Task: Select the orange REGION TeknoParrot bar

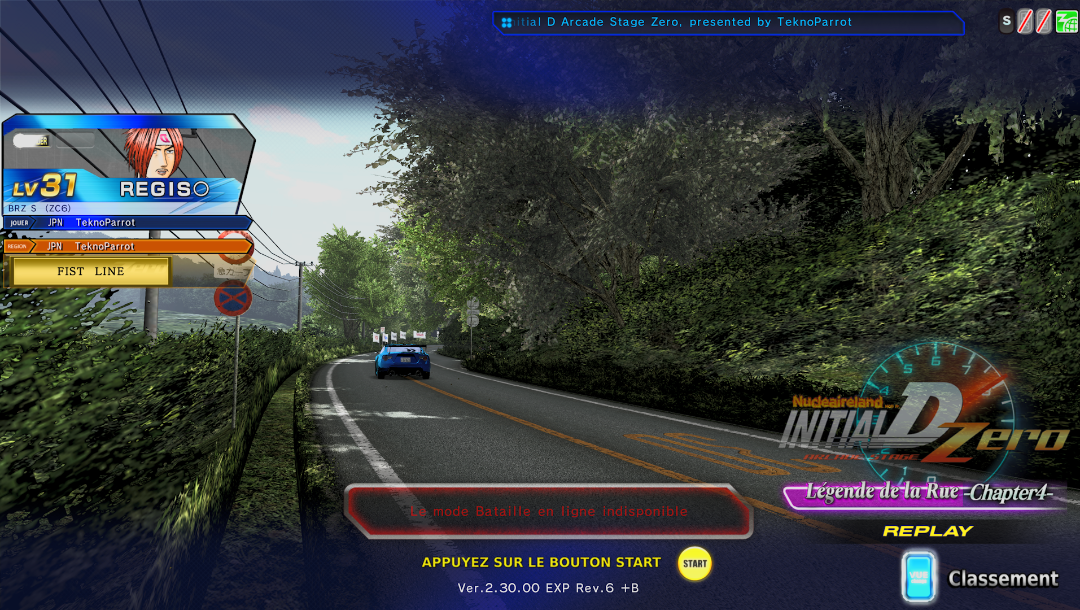Action: point(126,246)
